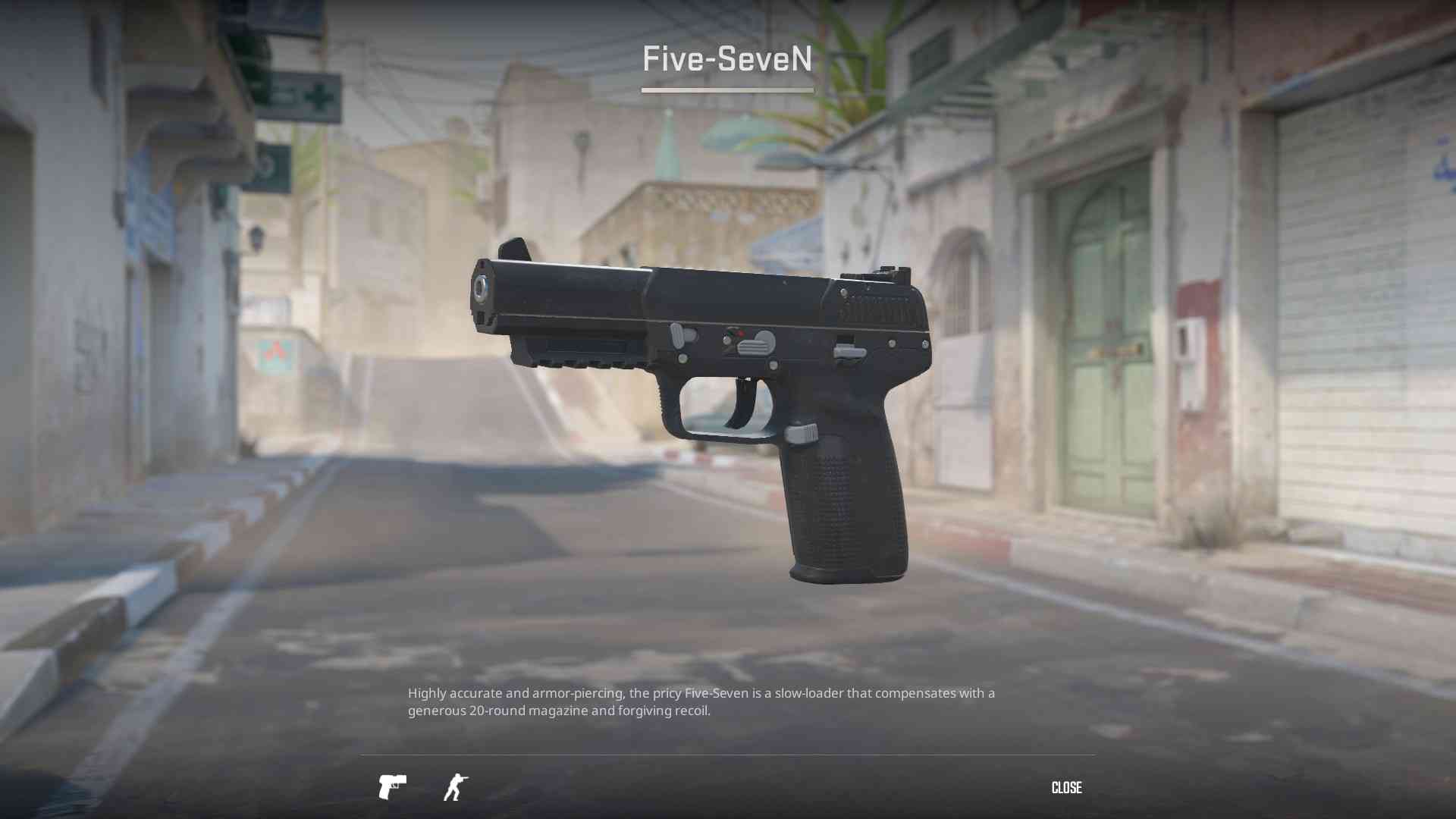Viewport: 1456px width, 819px height.
Task: Close the Five-SeveN inspect view
Action: coord(1066,788)
